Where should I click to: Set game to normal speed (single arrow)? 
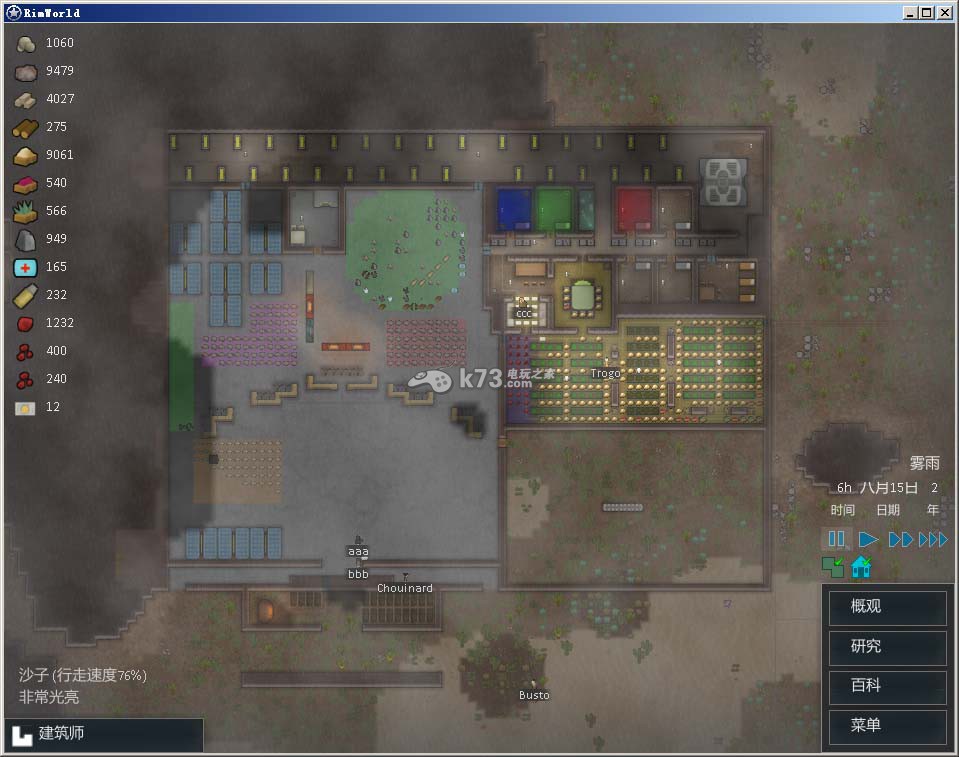pyautogui.click(x=868, y=539)
